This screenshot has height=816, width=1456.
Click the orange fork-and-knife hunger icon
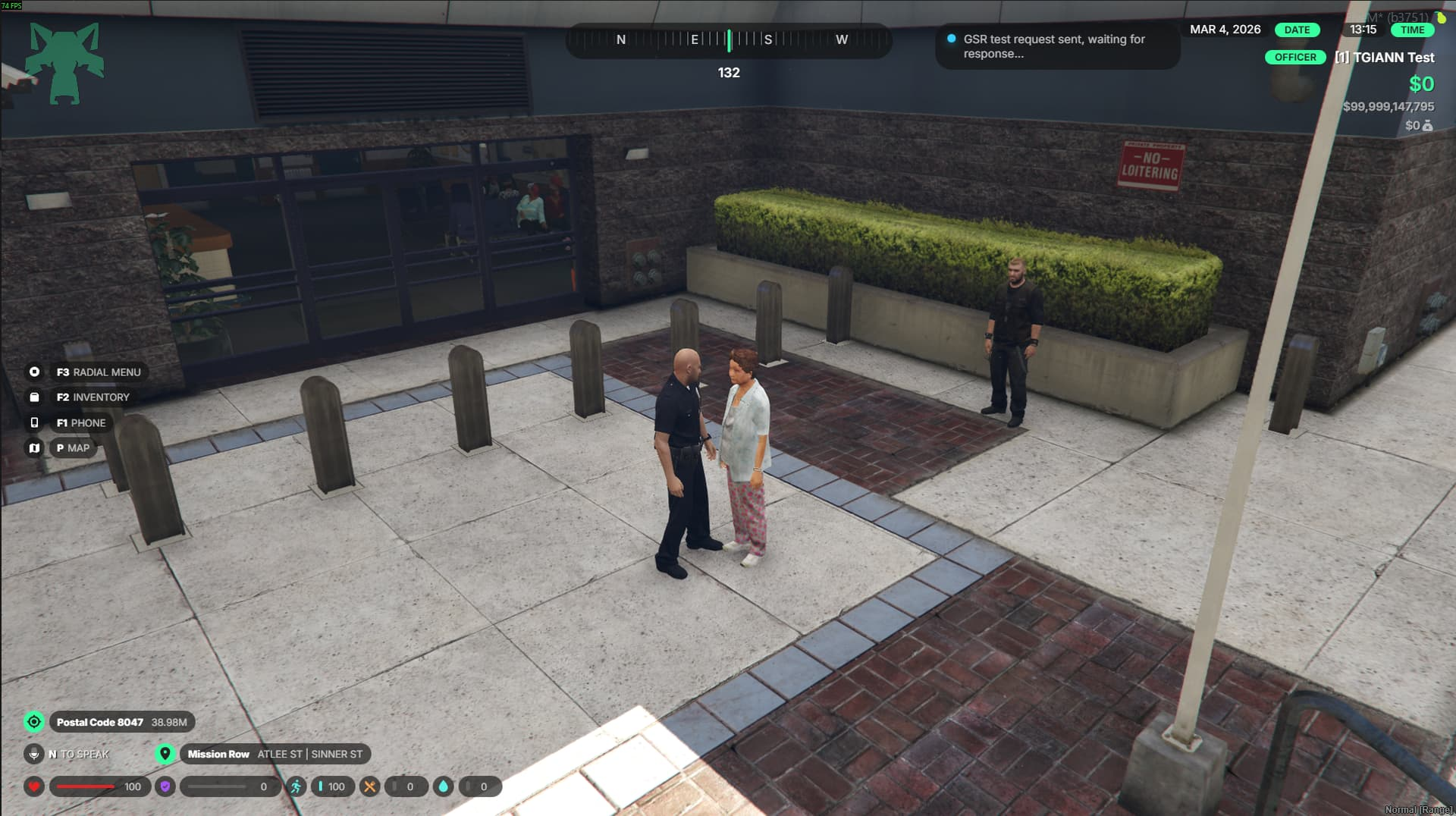369,786
